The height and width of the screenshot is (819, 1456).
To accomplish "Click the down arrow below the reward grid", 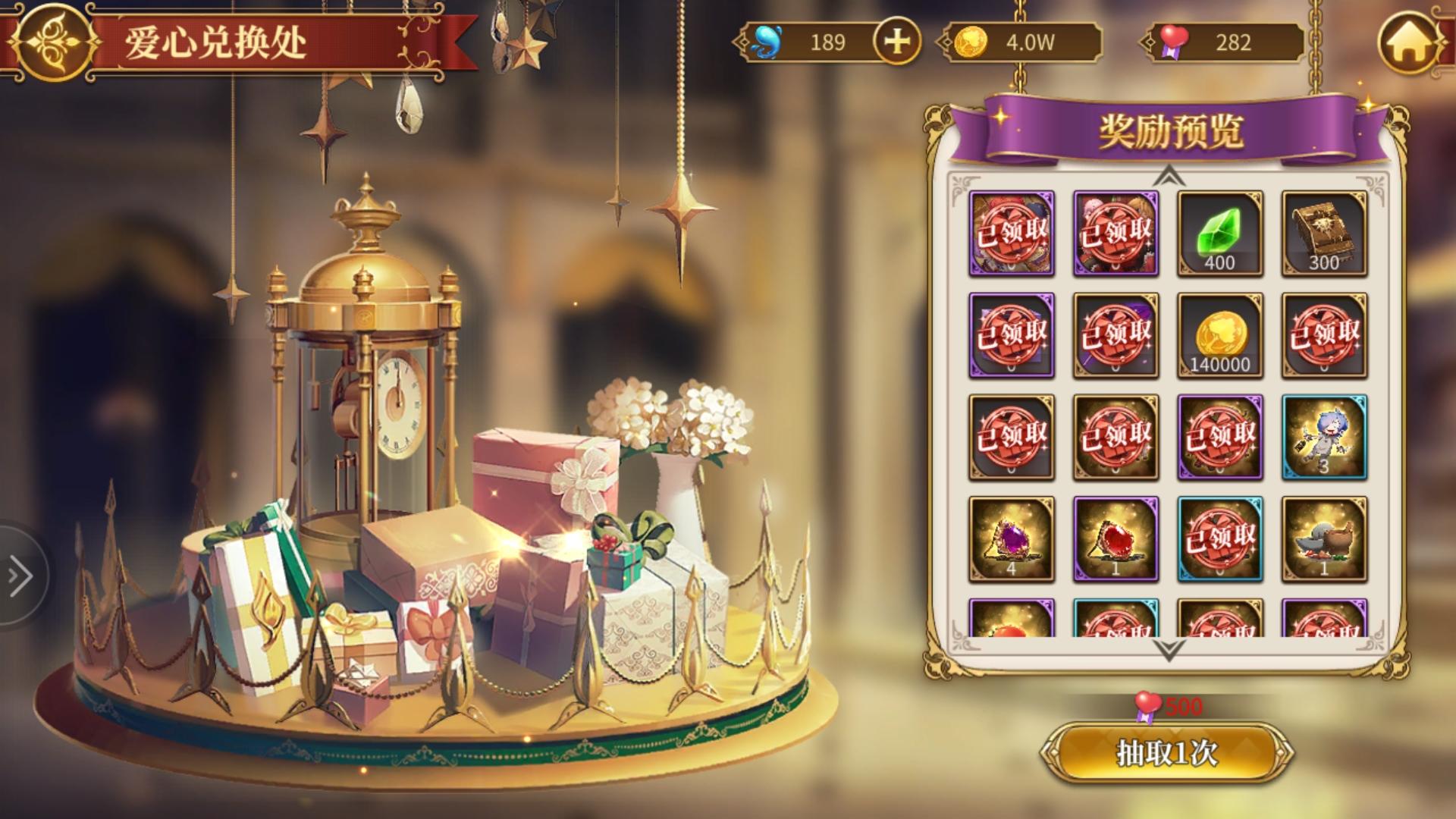I will [1168, 648].
